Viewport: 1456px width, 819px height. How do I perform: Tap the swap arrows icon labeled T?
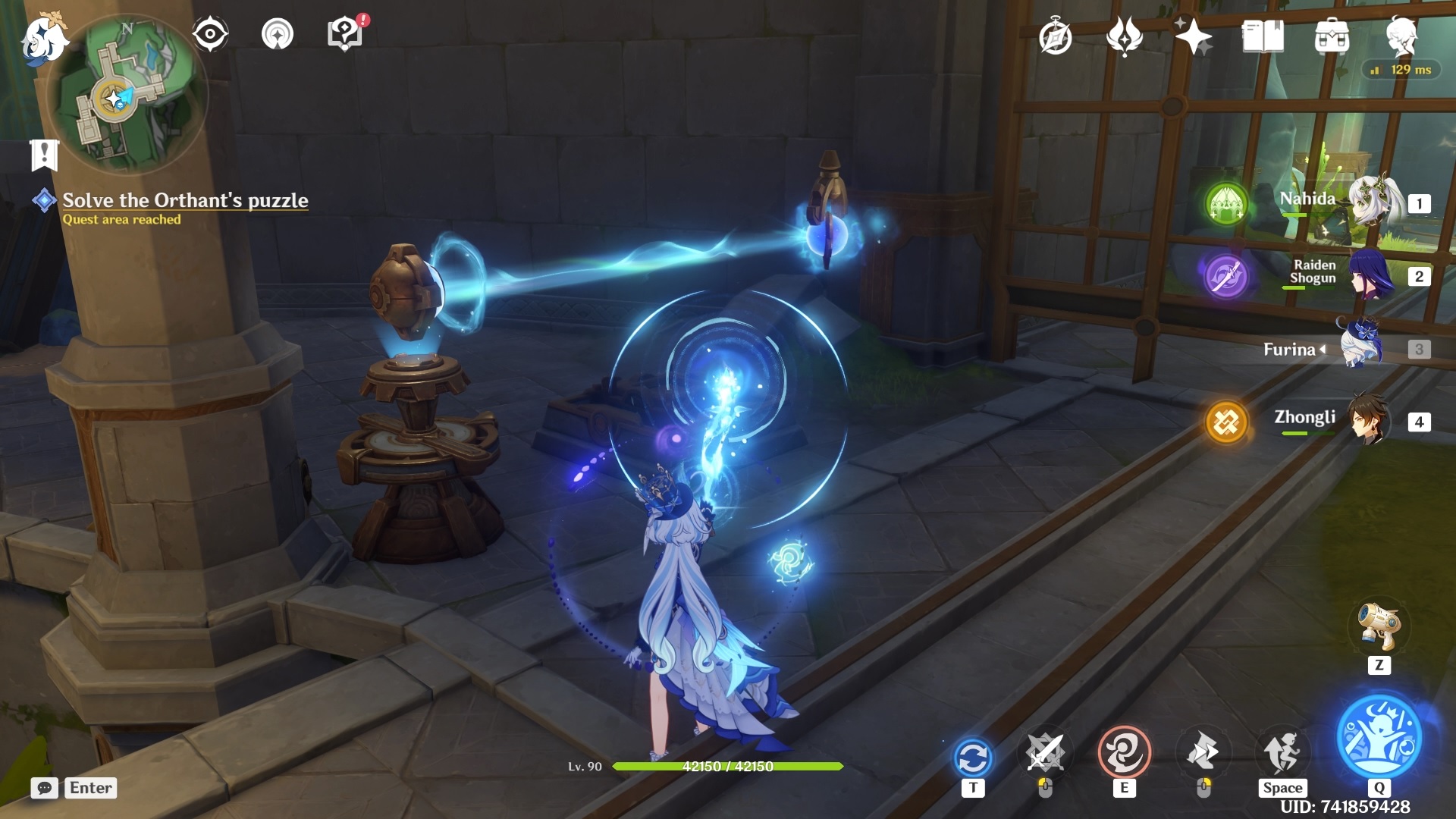973,758
